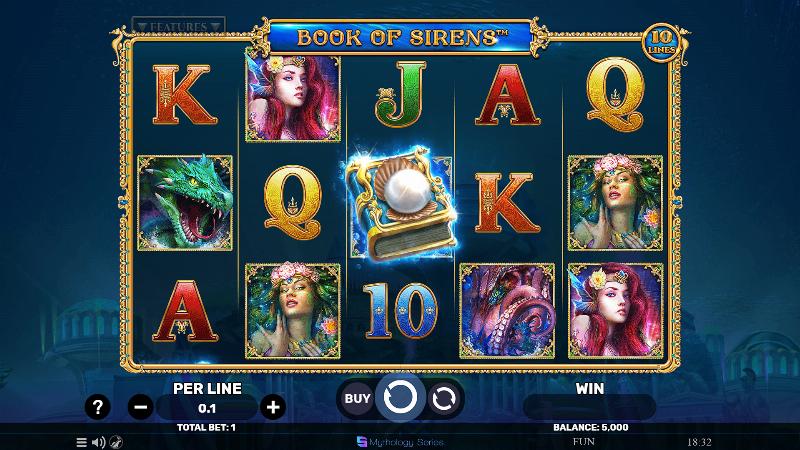Decrease the per line bet
Viewport: 800px width, 450px height.
point(141,407)
